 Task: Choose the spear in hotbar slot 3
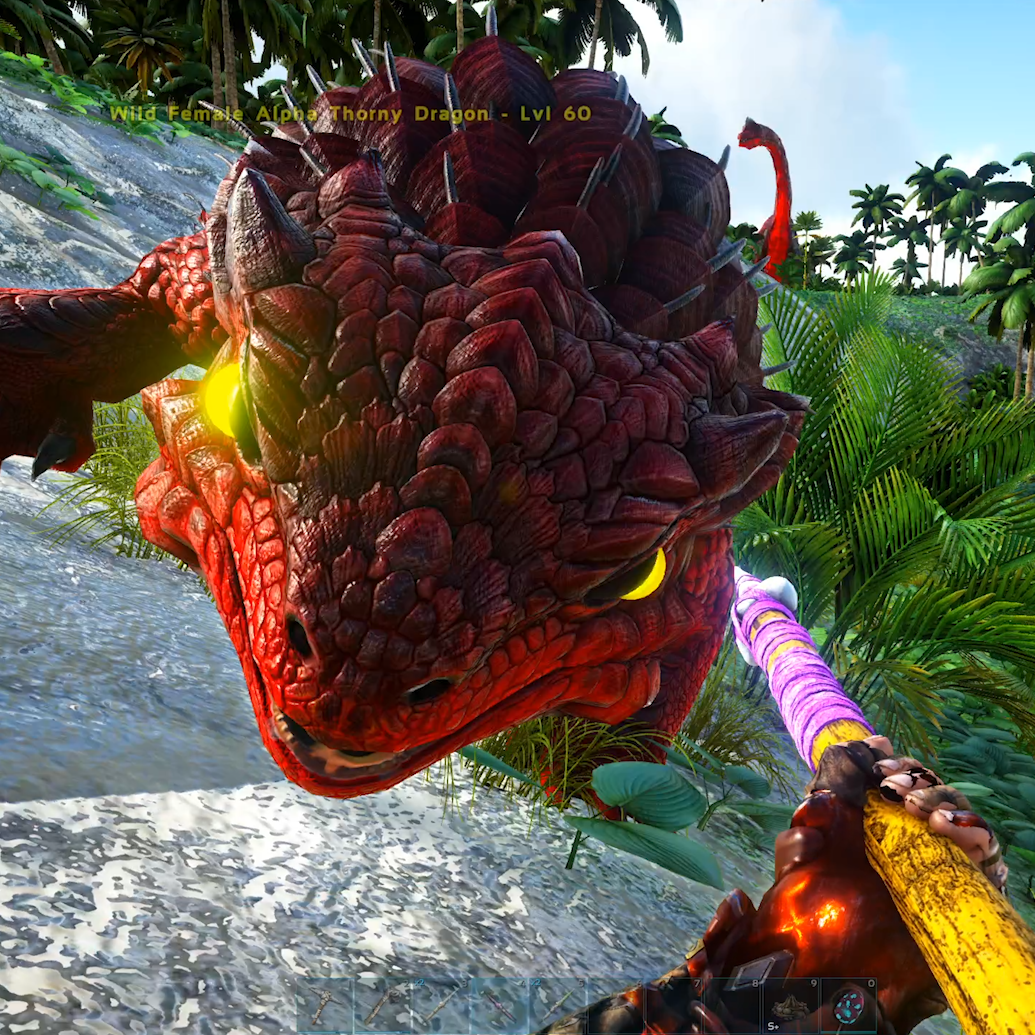441,1006
